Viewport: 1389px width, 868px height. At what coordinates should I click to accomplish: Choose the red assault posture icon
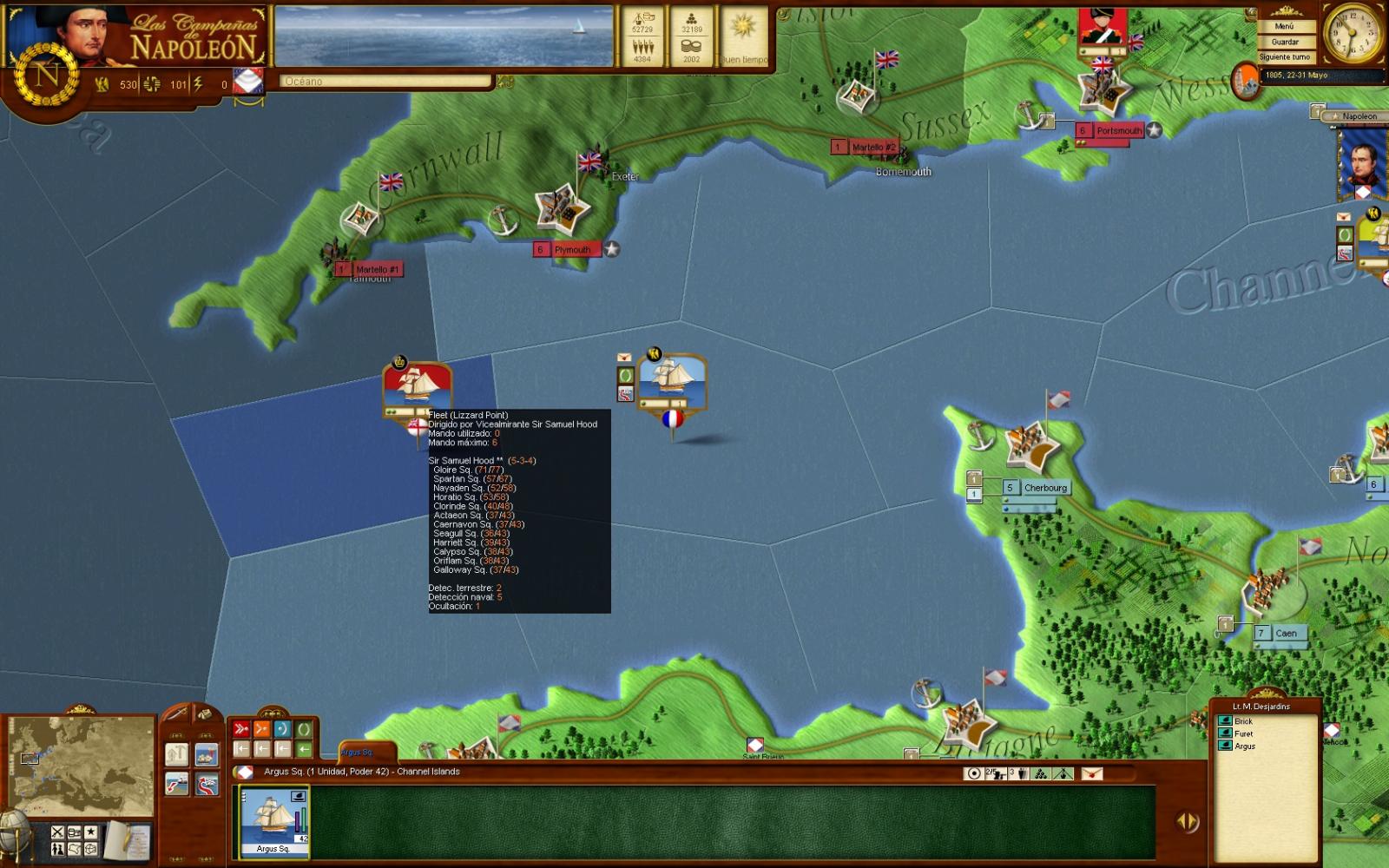click(241, 729)
